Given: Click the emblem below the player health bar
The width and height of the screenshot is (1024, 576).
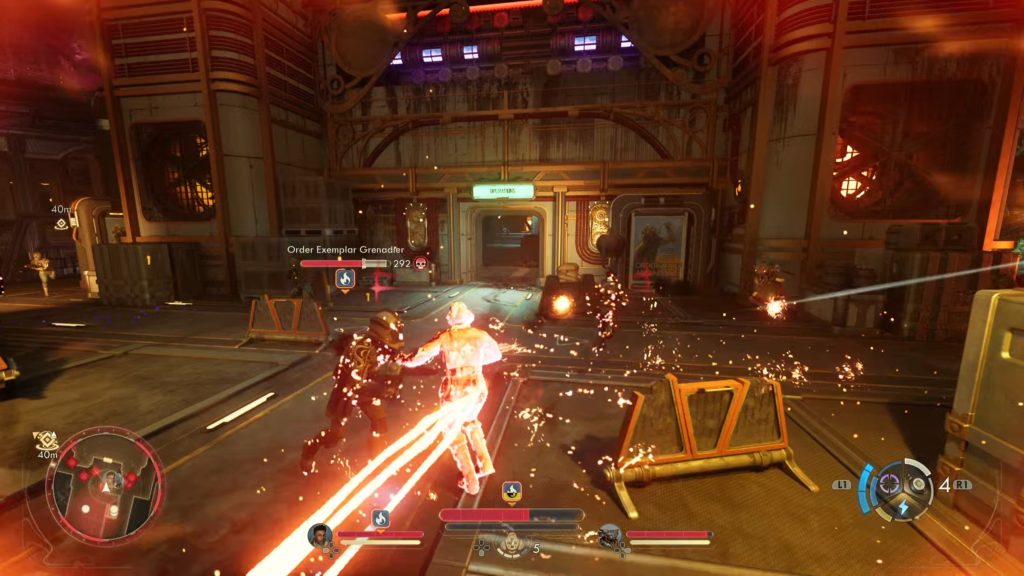Looking at the screenshot, I should coord(511,543).
